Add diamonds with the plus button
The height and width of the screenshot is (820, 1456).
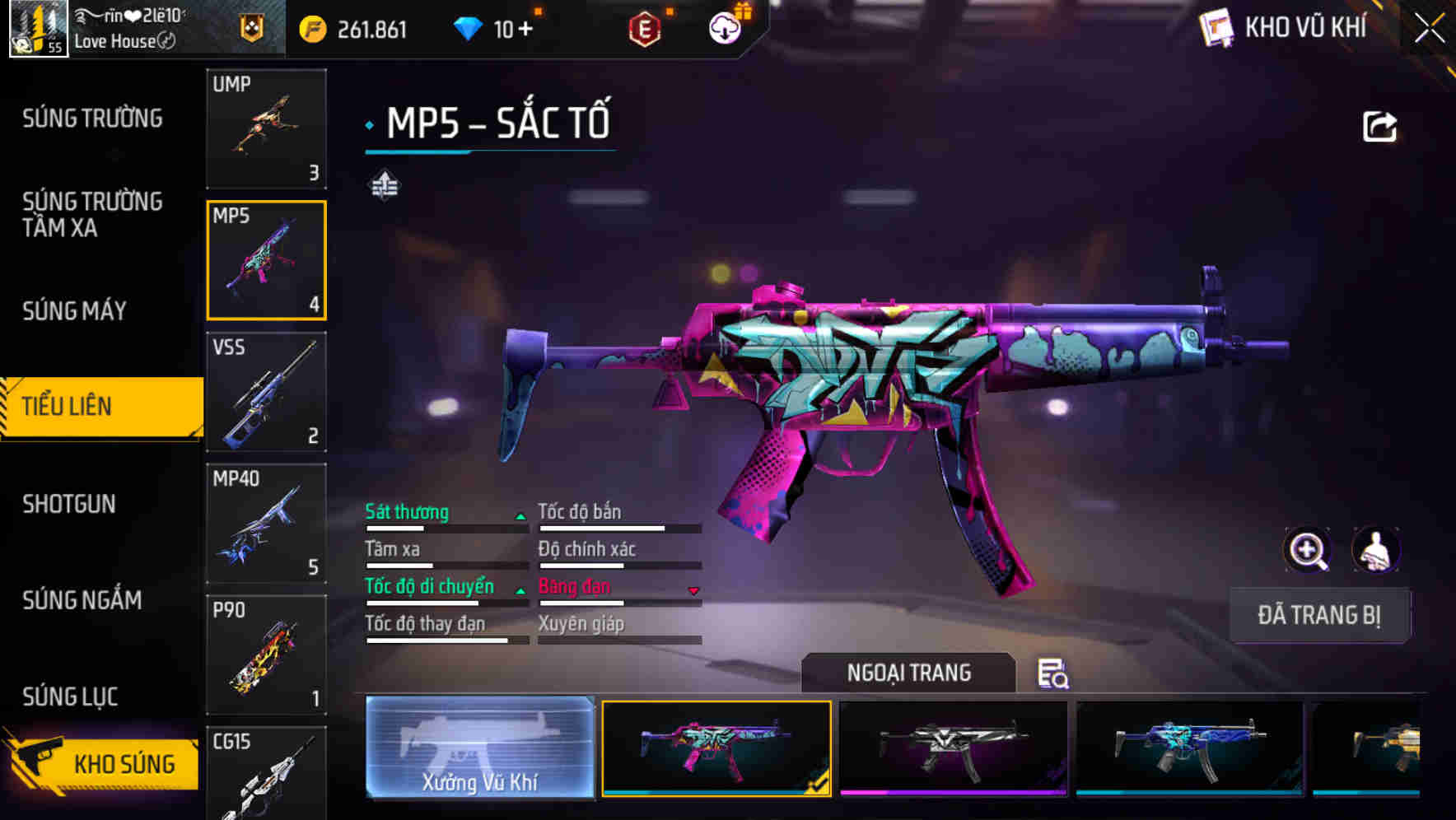click(x=525, y=30)
